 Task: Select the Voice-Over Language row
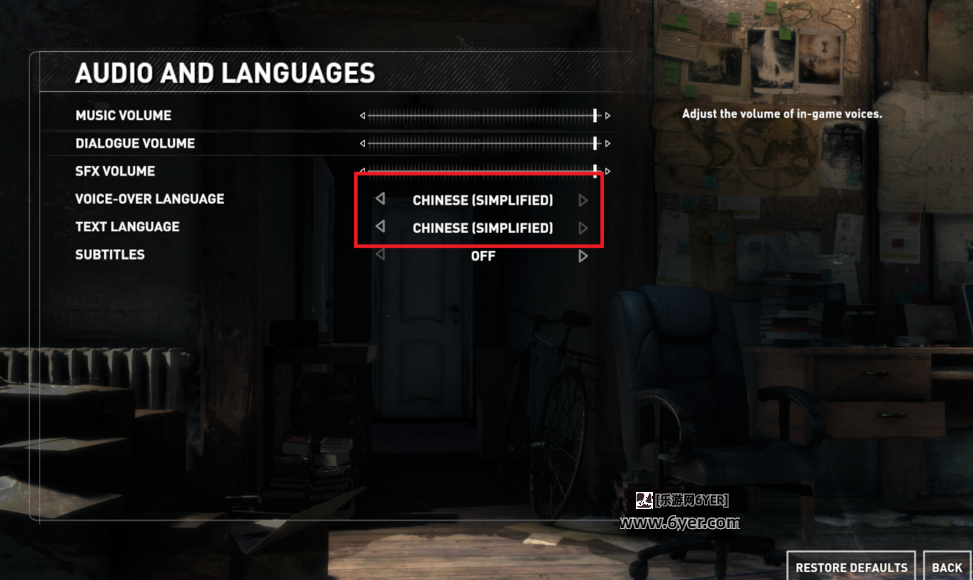click(x=149, y=199)
